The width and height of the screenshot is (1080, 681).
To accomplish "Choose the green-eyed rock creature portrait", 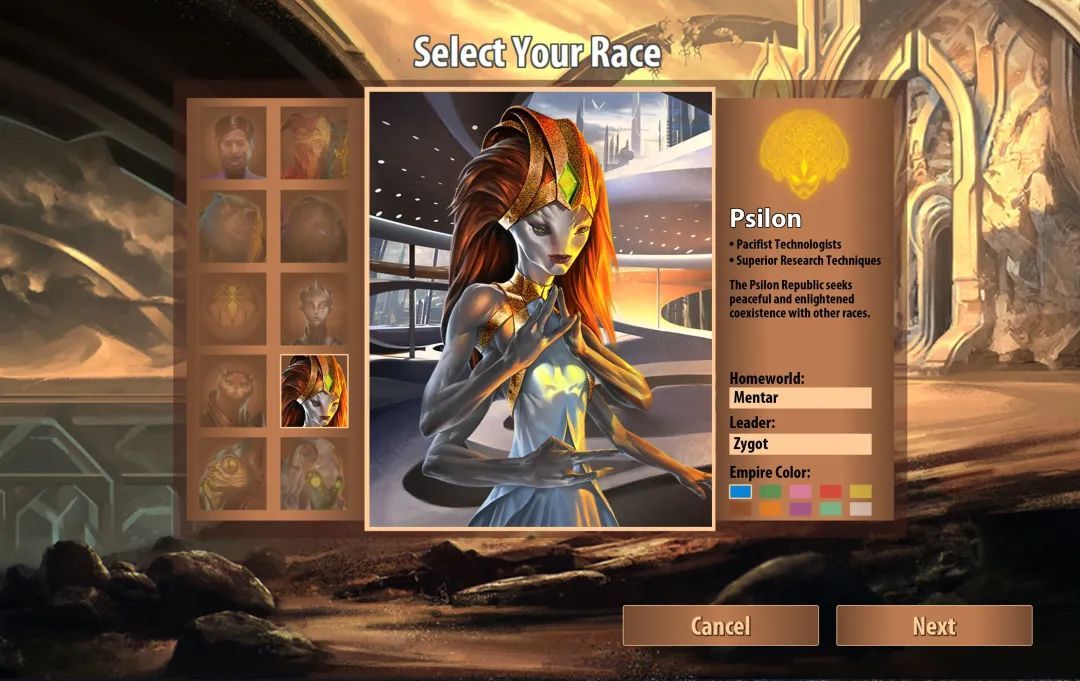I will [x=314, y=474].
